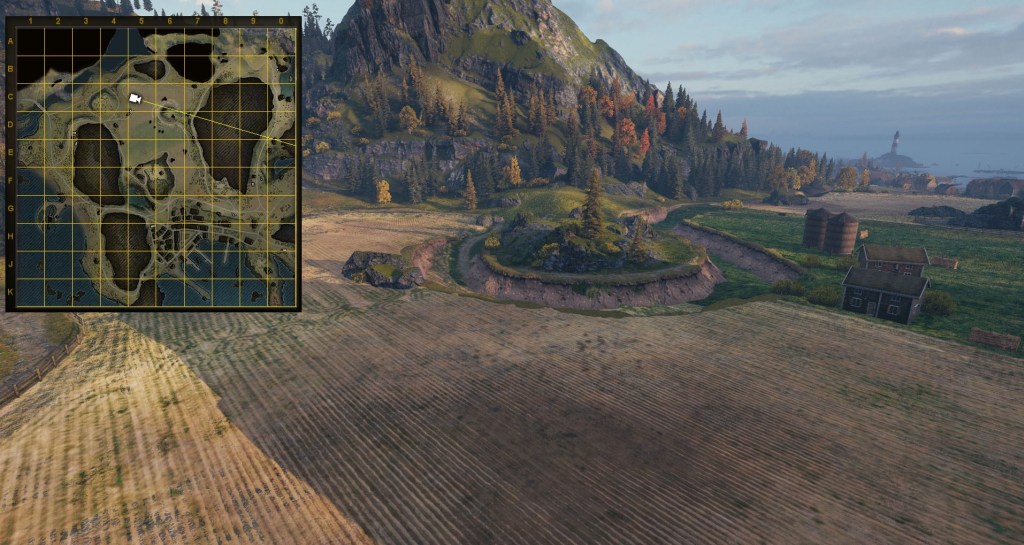Click the overview minimap
The height and width of the screenshot is (545, 1024).
pyautogui.click(x=155, y=165)
